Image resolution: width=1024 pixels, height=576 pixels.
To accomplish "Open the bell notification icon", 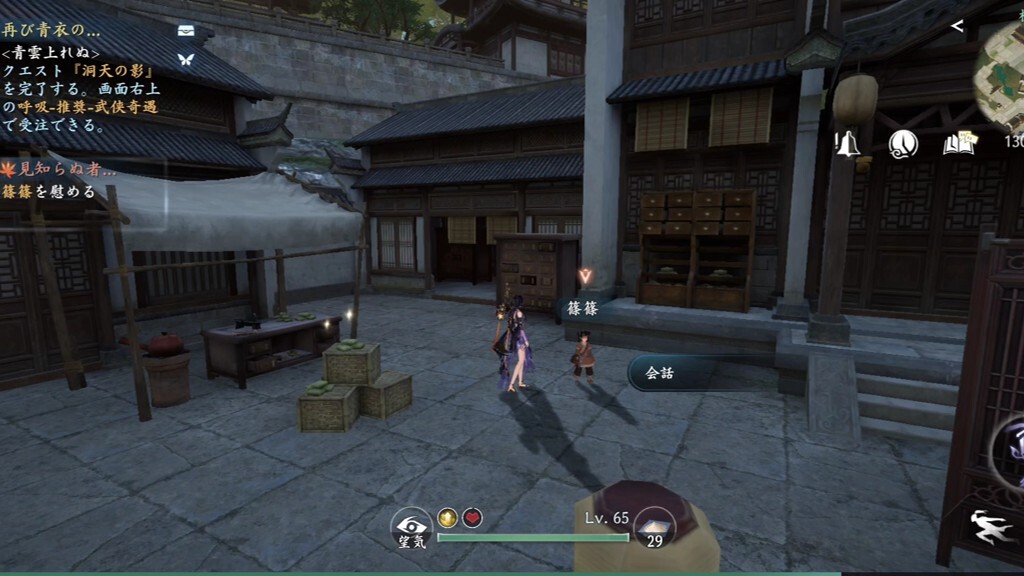I will [848, 144].
